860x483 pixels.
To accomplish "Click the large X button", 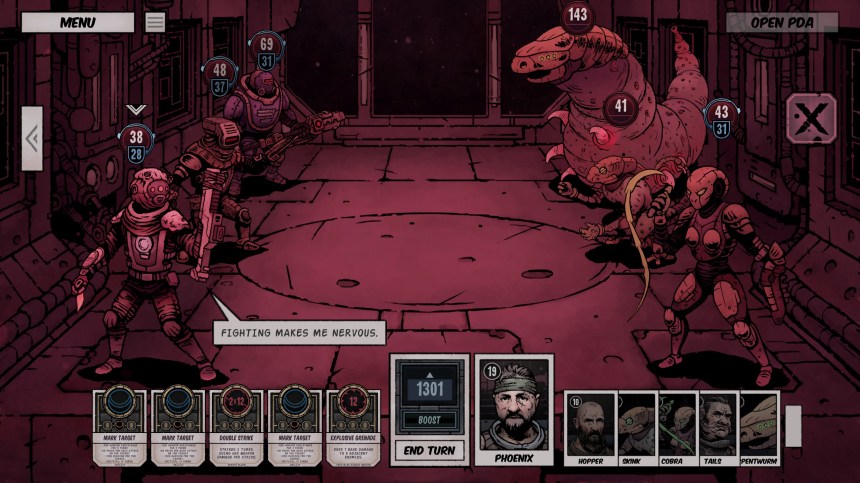I will [811, 120].
